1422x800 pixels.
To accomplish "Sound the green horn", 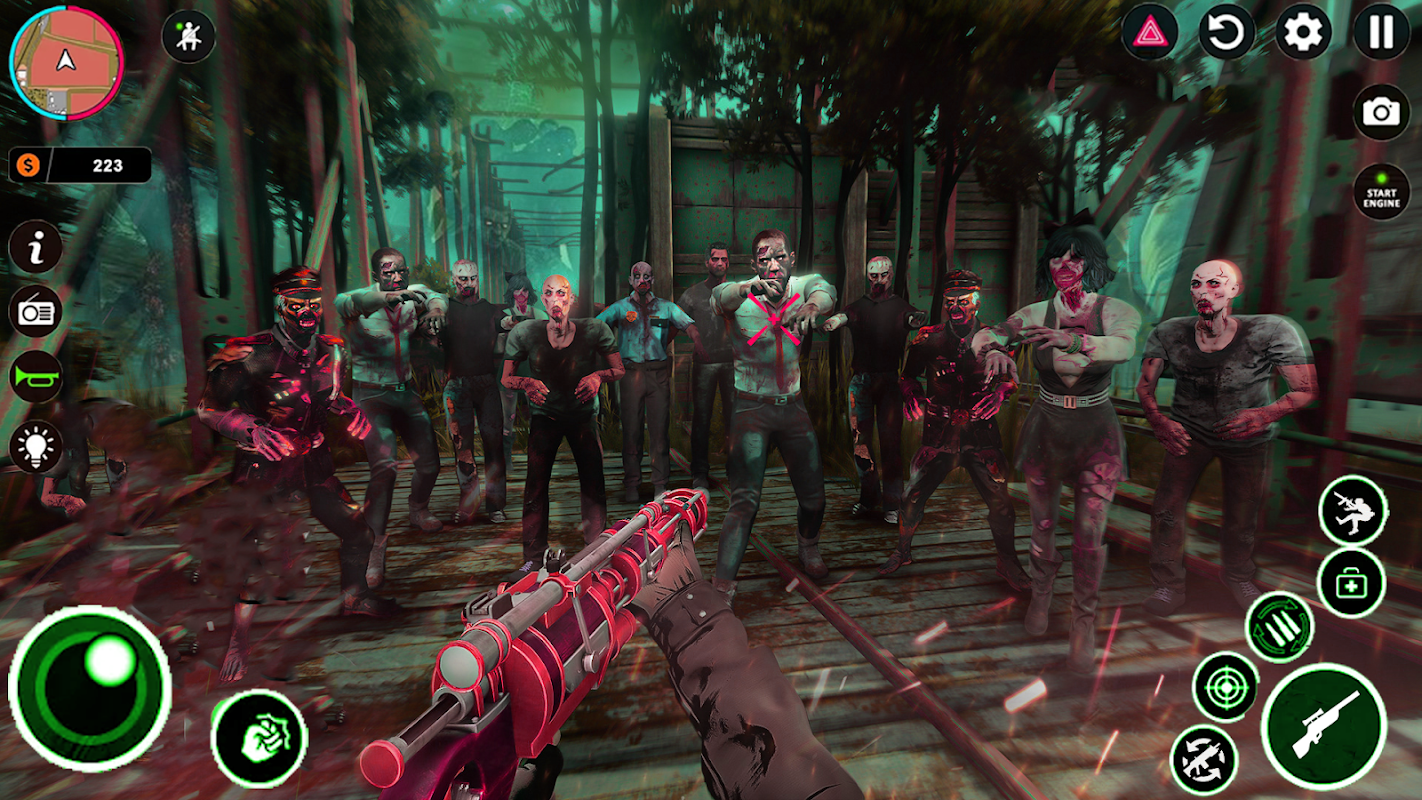I will point(36,378).
